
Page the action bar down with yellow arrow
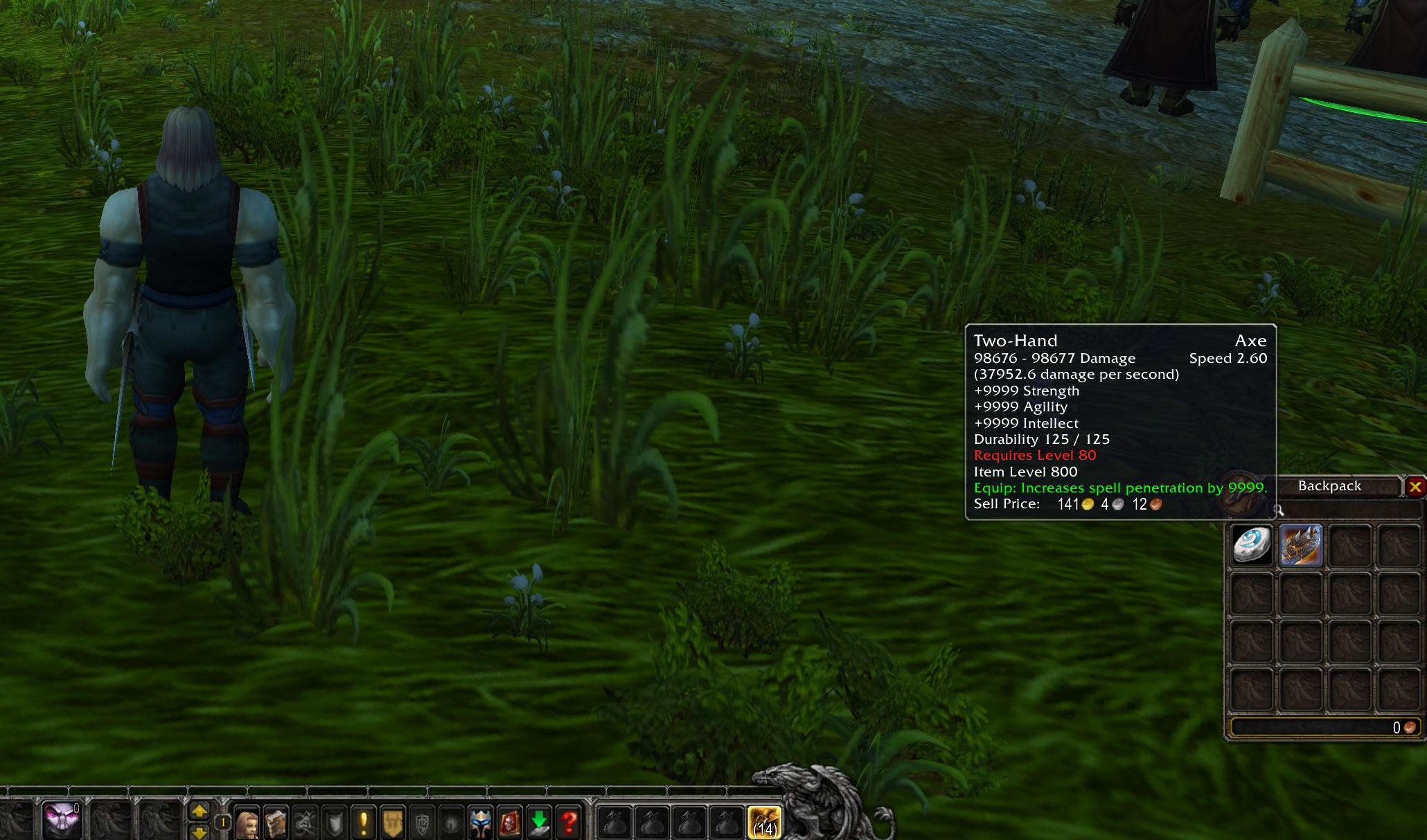(x=198, y=833)
